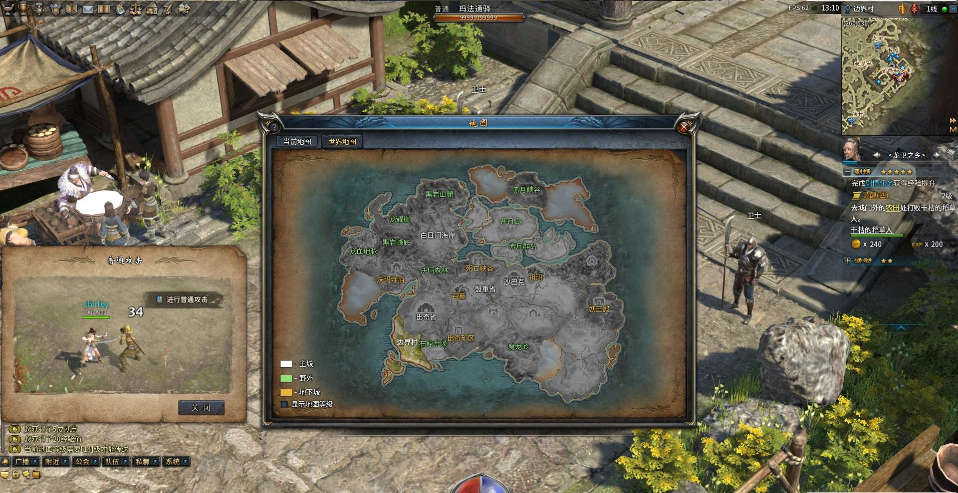Go to previous quest with left arrow
The height and width of the screenshot is (493, 958).
[877, 155]
